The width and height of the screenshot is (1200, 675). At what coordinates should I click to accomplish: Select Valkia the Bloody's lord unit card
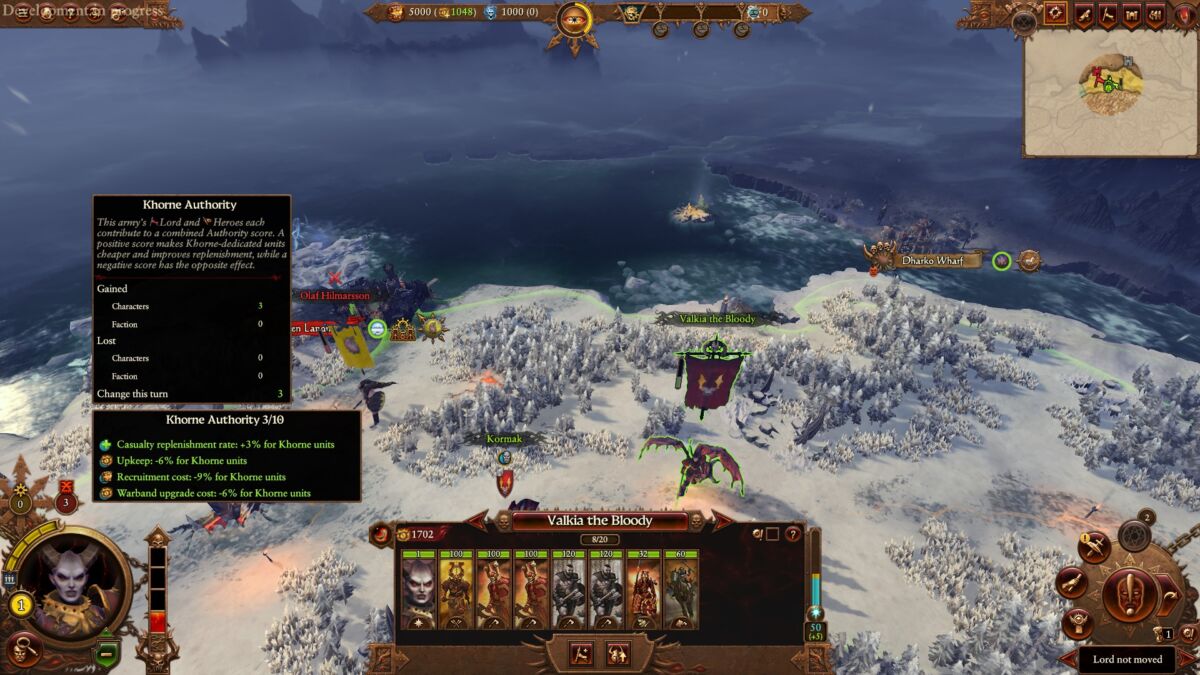419,590
